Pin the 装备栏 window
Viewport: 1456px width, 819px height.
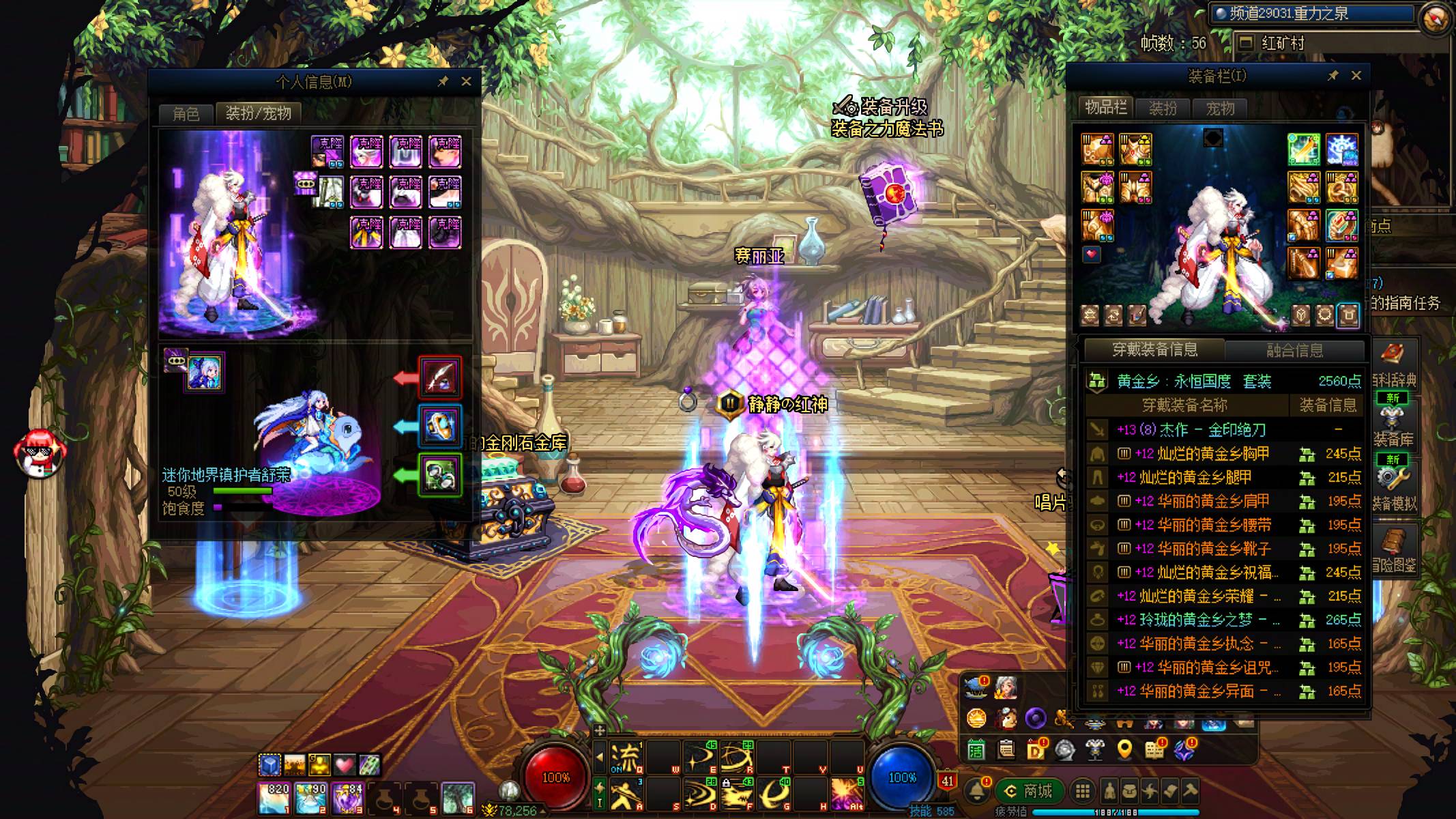pyautogui.click(x=1333, y=76)
